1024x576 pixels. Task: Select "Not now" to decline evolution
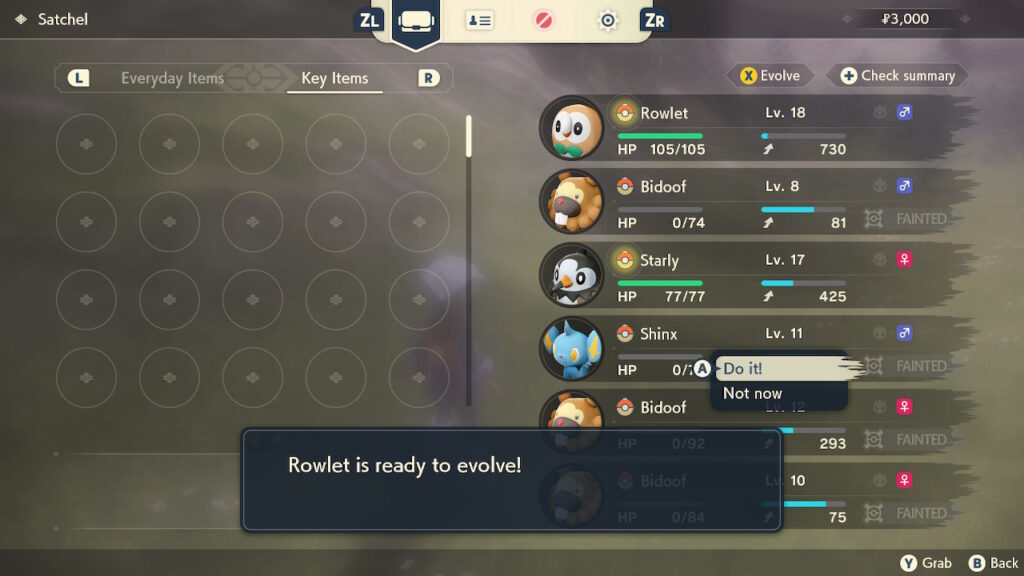click(x=753, y=394)
